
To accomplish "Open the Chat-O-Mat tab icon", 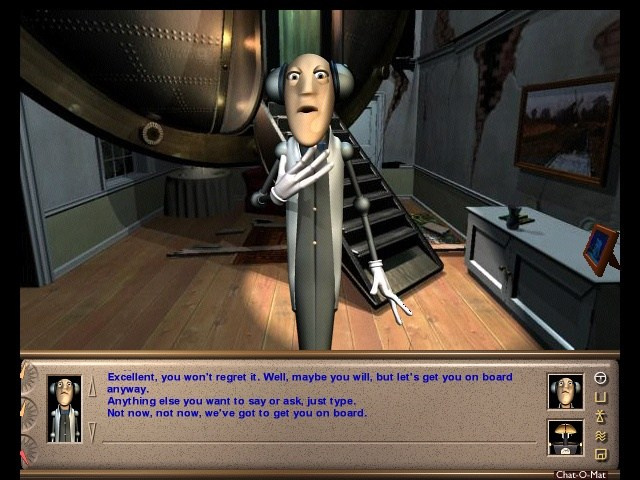I will [x=601, y=378].
